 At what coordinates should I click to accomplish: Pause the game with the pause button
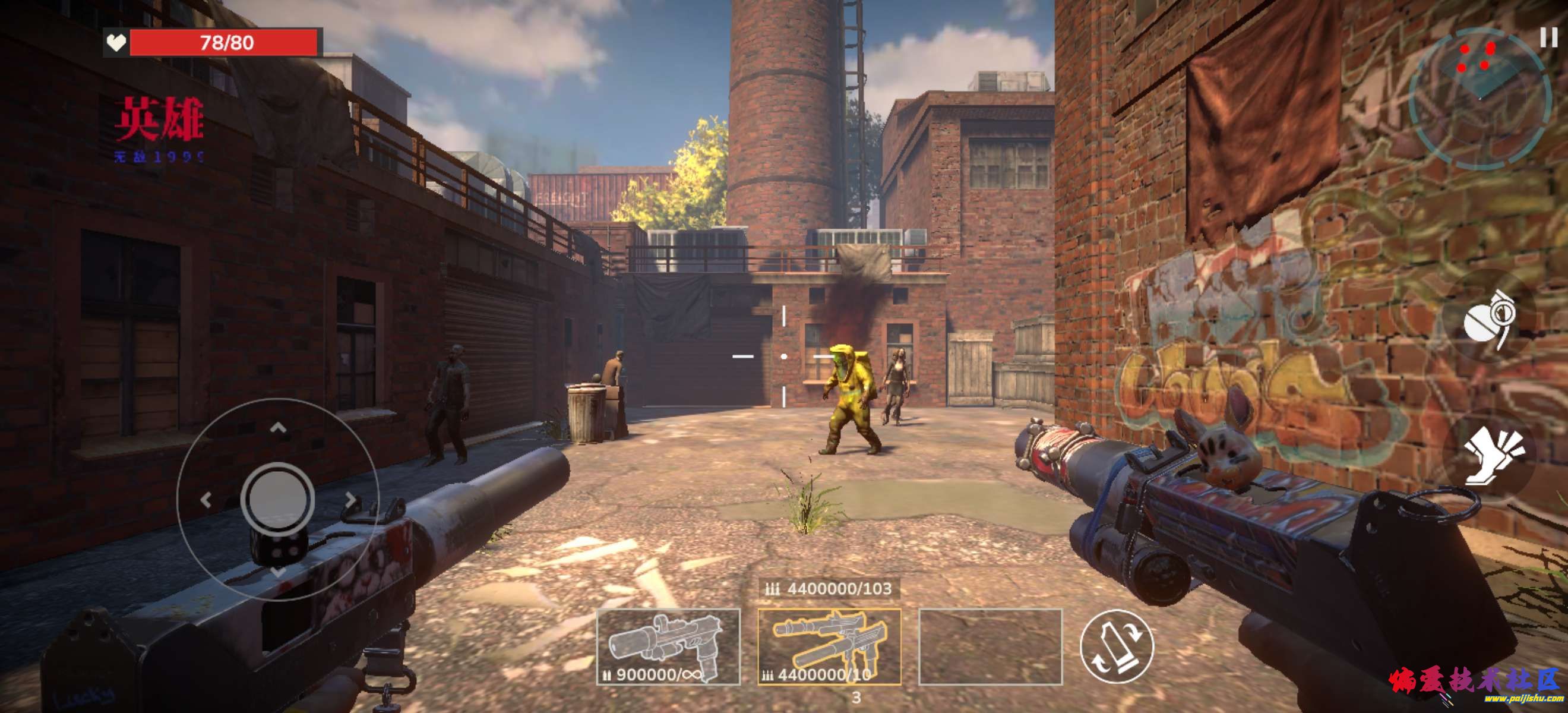coord(1548,38)
